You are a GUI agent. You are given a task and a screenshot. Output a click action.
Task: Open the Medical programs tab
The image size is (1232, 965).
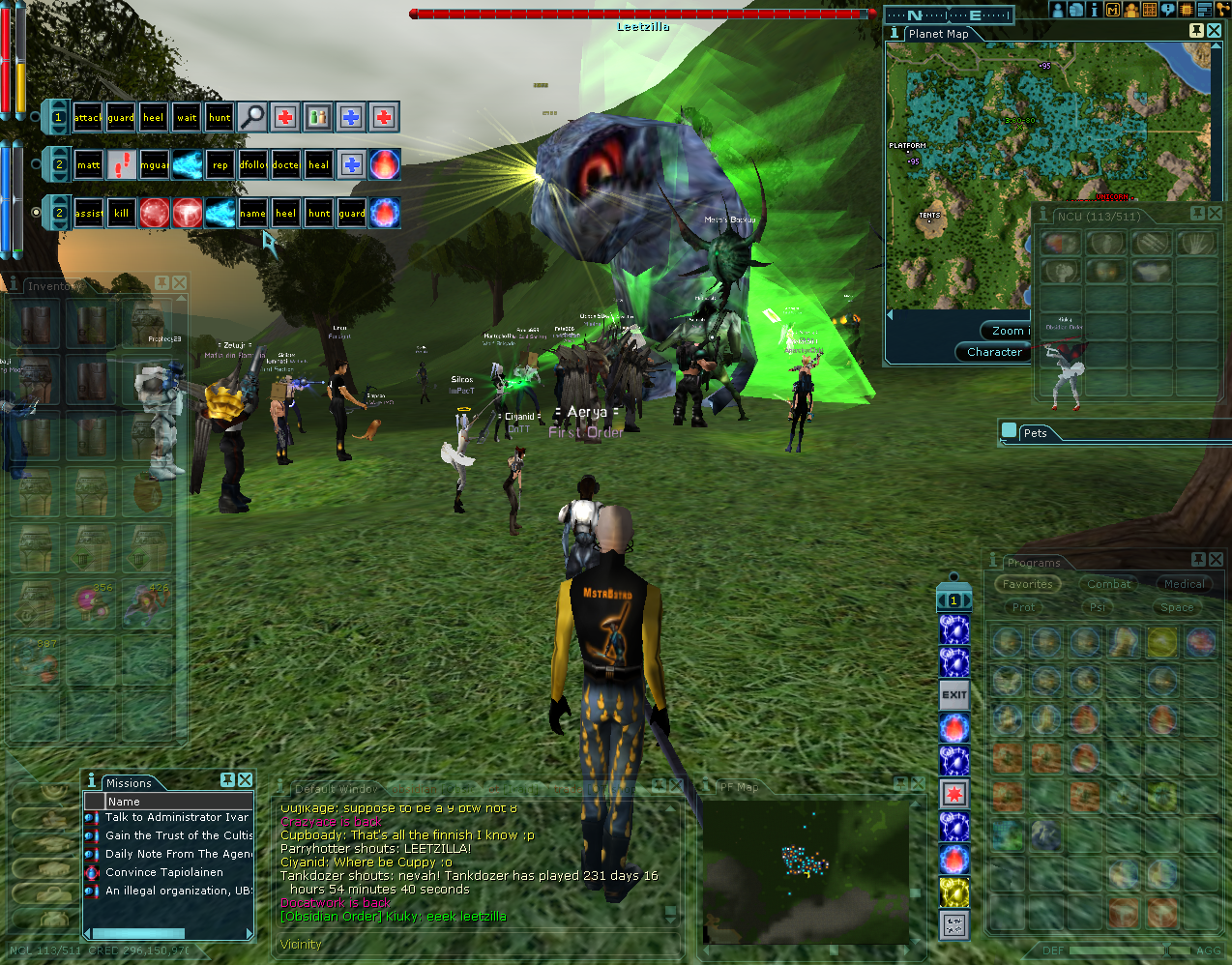pos(1184,584)
